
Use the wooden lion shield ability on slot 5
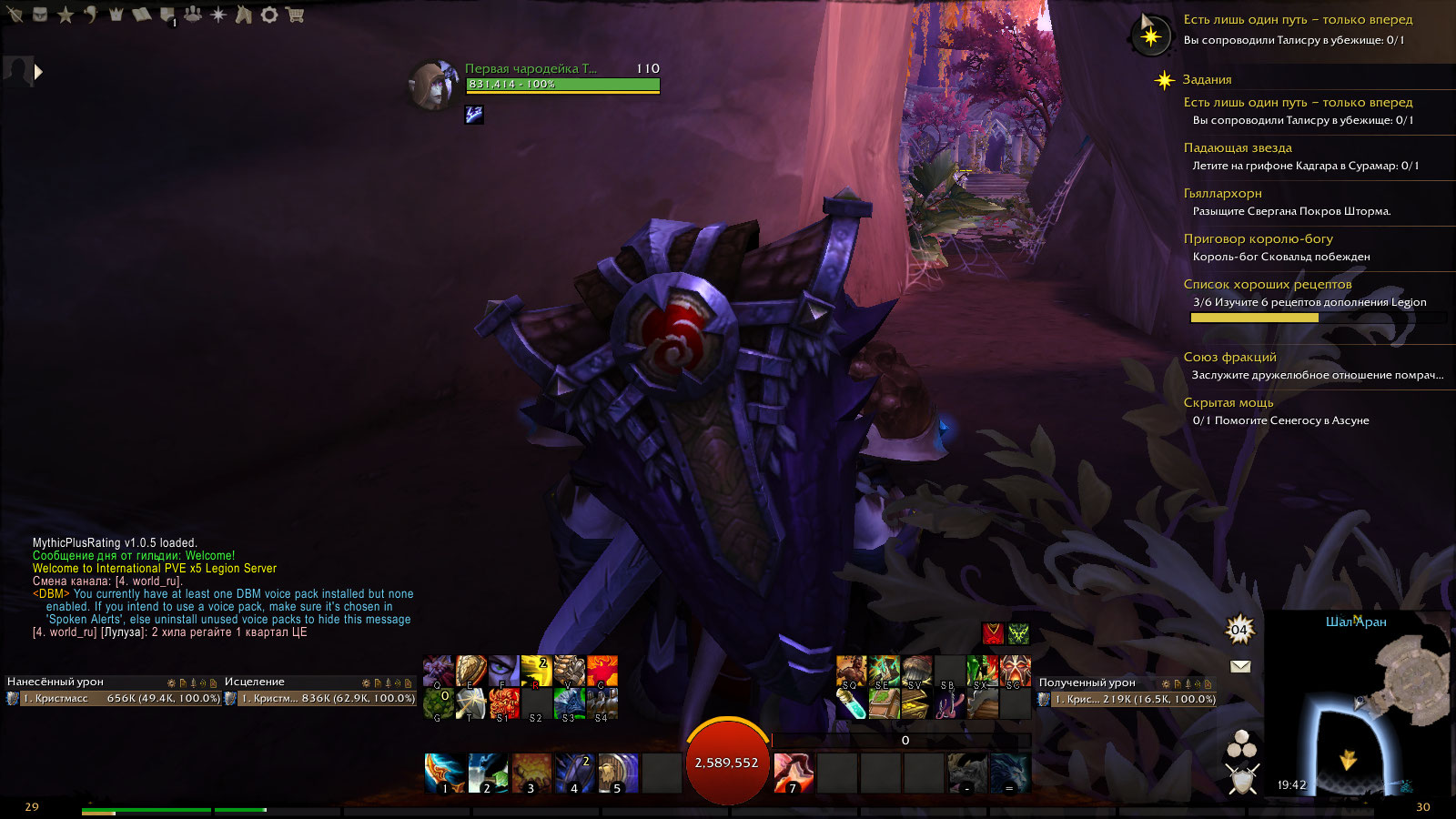618,773
